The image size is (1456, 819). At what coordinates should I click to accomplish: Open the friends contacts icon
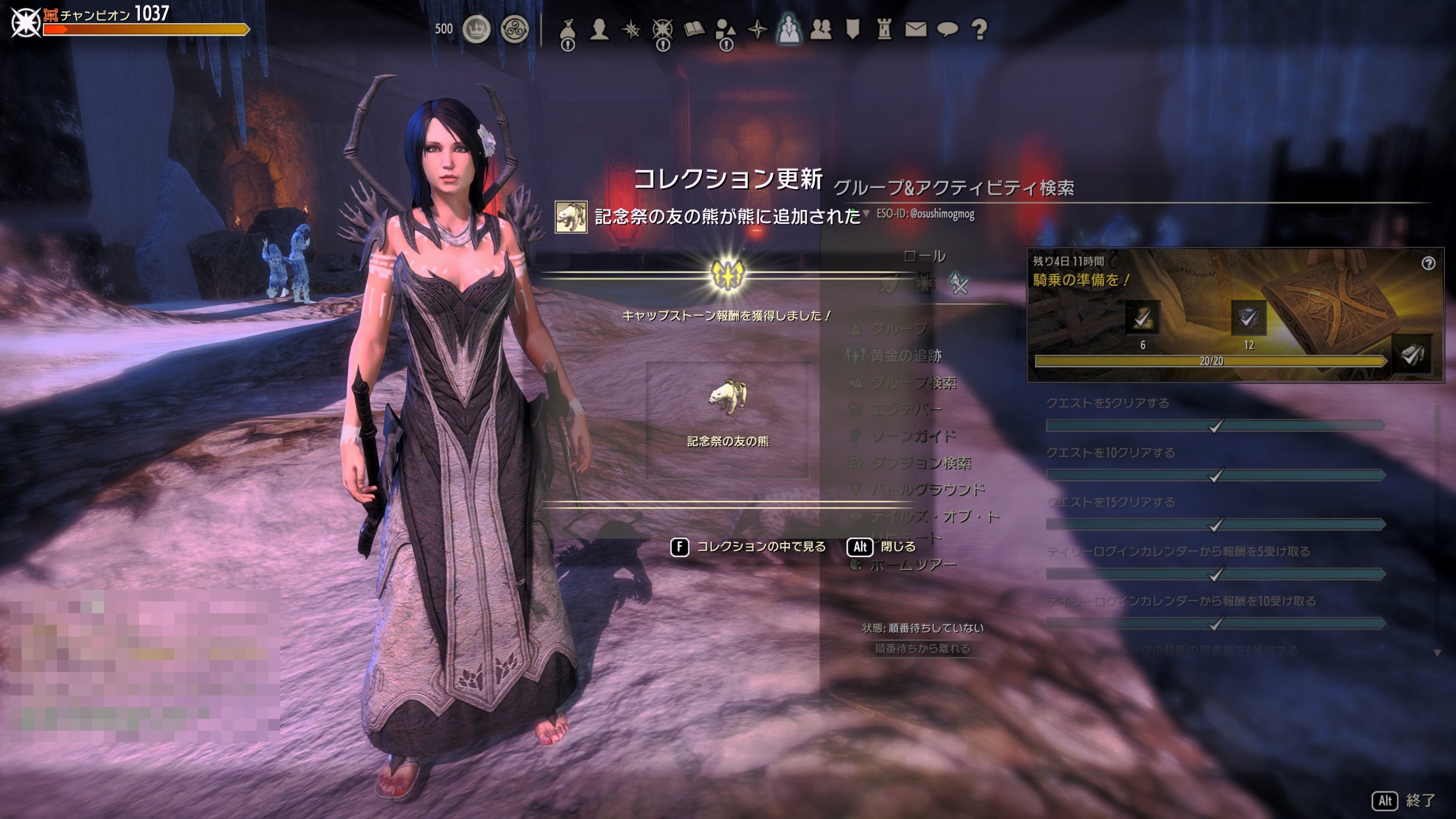pos(821,29)
